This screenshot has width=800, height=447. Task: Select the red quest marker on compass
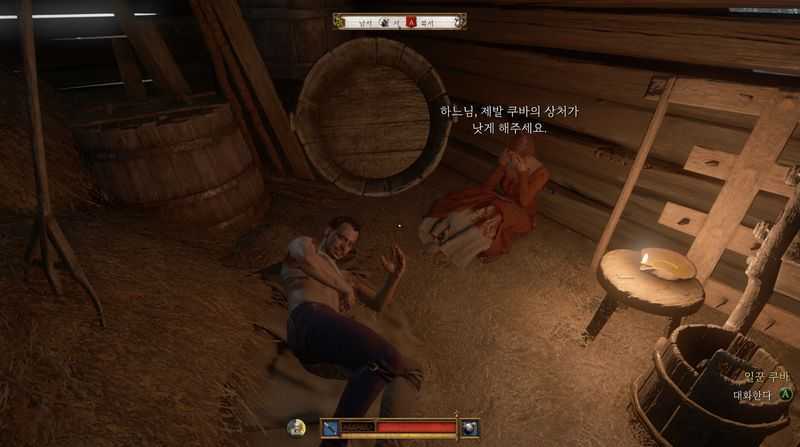coord(409,21)
